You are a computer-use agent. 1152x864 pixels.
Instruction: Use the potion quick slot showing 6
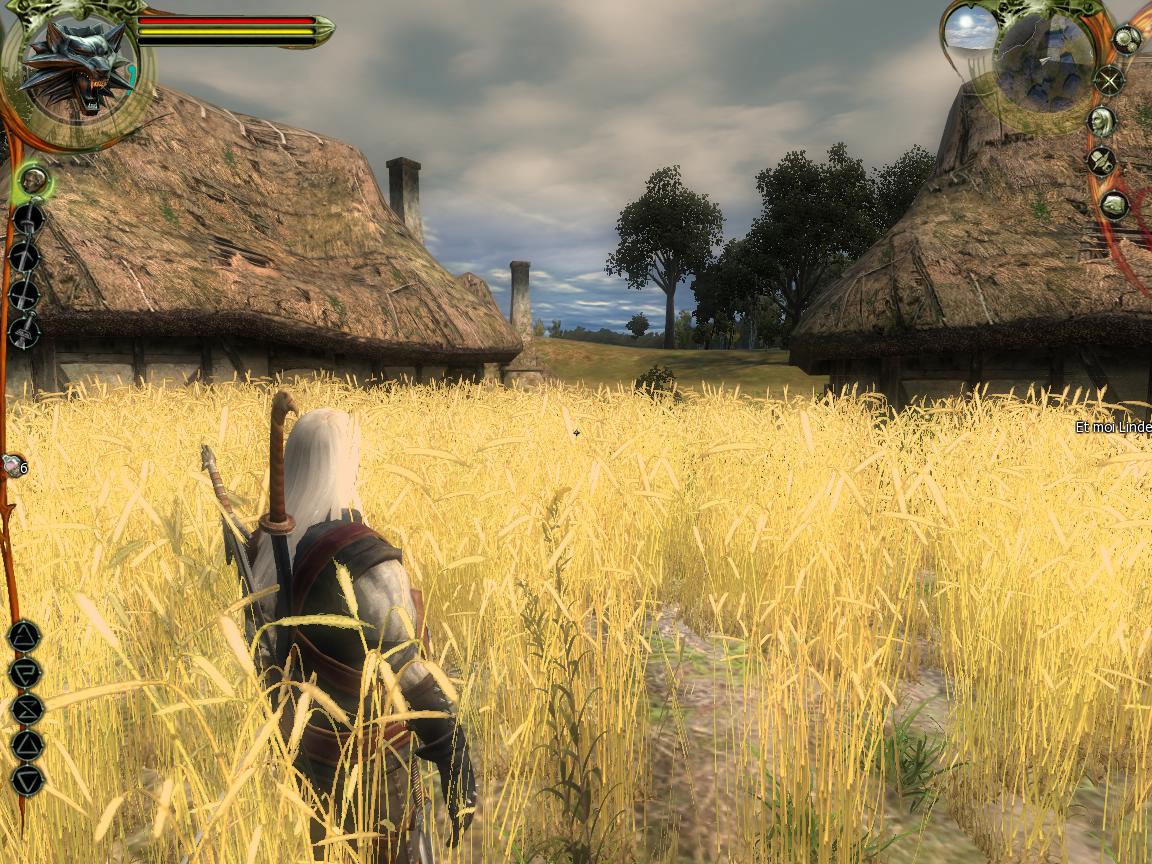click(13, 466)
